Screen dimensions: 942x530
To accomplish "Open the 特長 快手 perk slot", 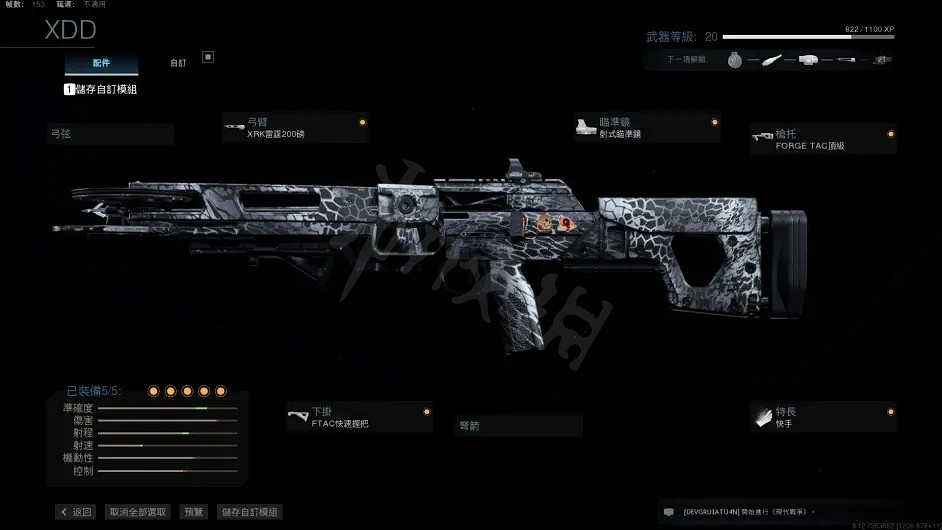I will (822, 417).
